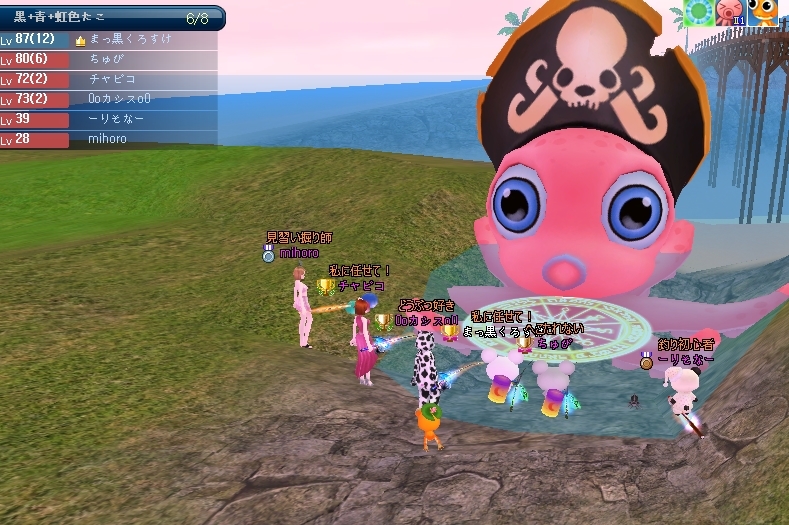The height and width of the screenshot is (525, 789).
Task: Click the green circle buff icon
Action: (x=698, y=12)
